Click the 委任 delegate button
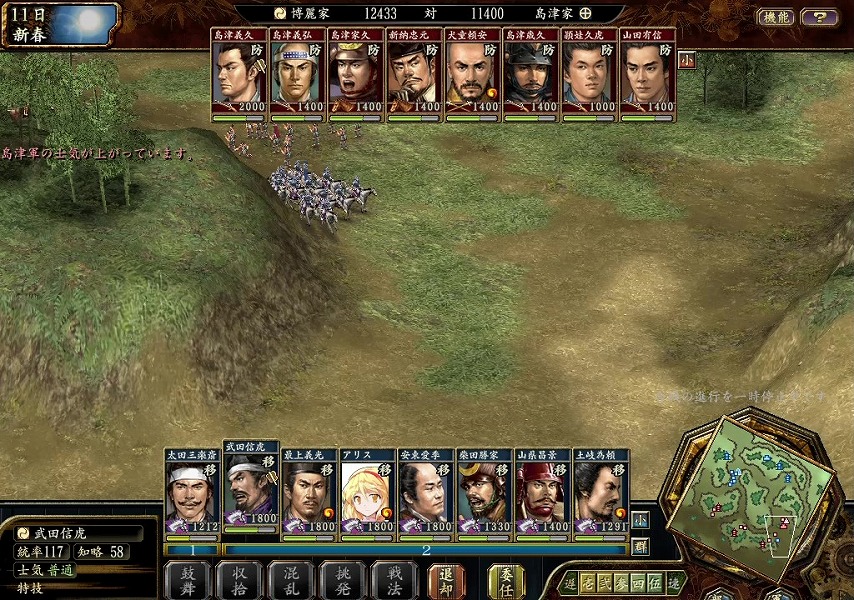 point(506,580)
